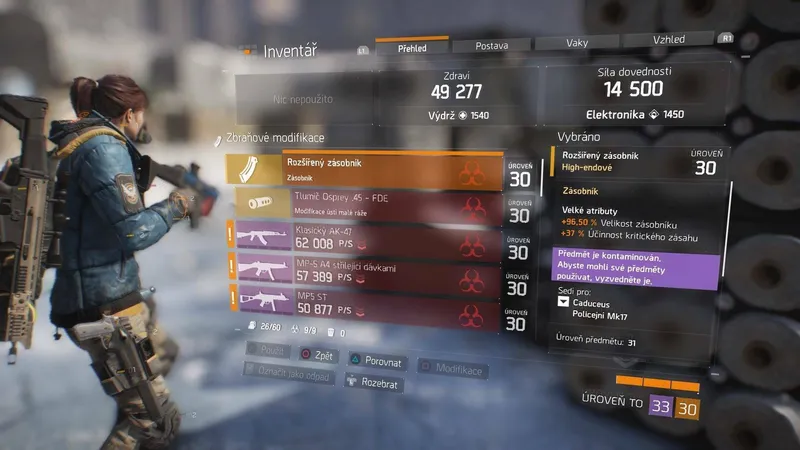Choose the Tlumič Osprey .45 FDE suppressor
This screenshot has height=450, width=800.
coord(364,204)
